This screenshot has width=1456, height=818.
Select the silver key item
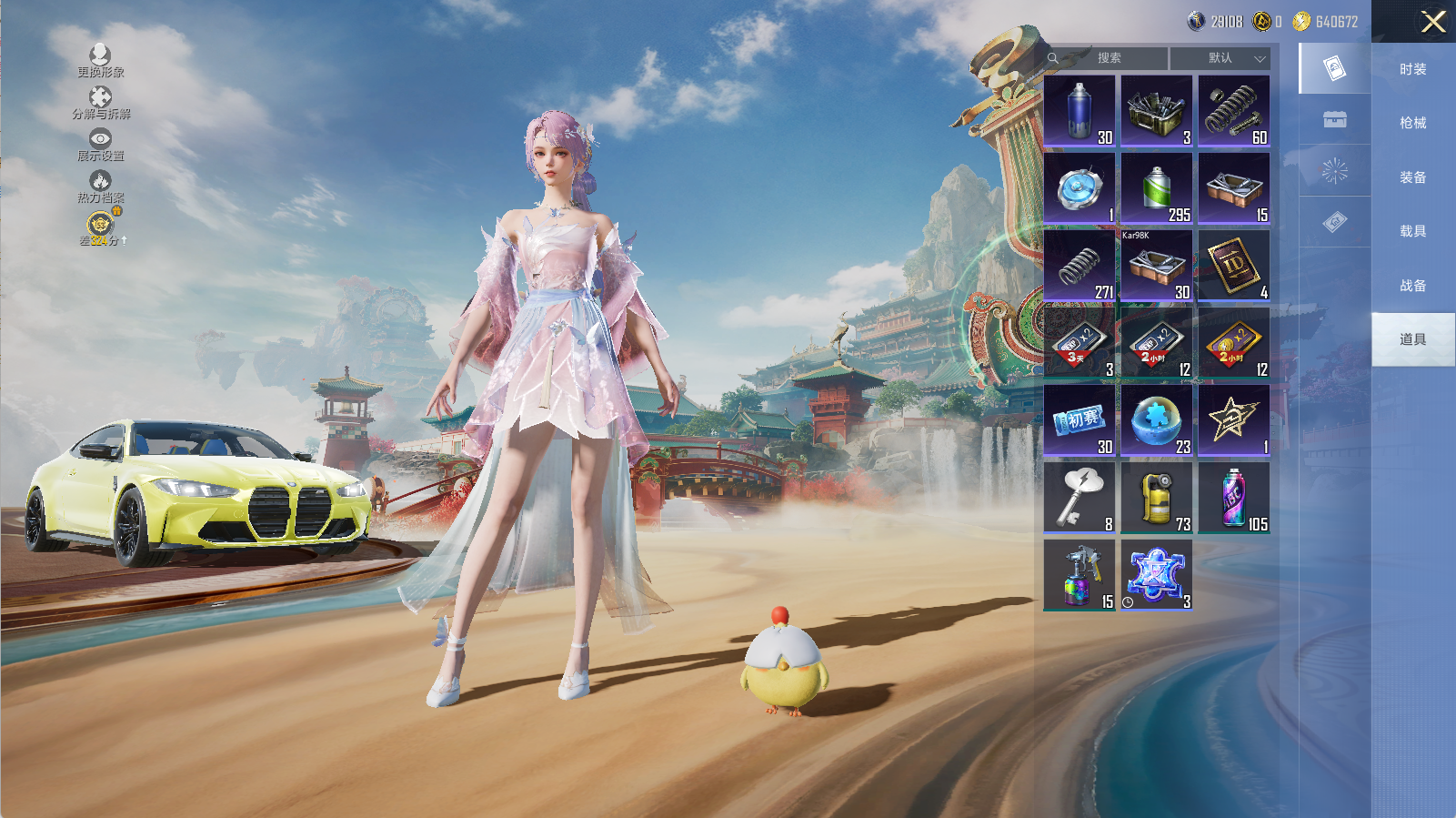[x=1079, y=498]
